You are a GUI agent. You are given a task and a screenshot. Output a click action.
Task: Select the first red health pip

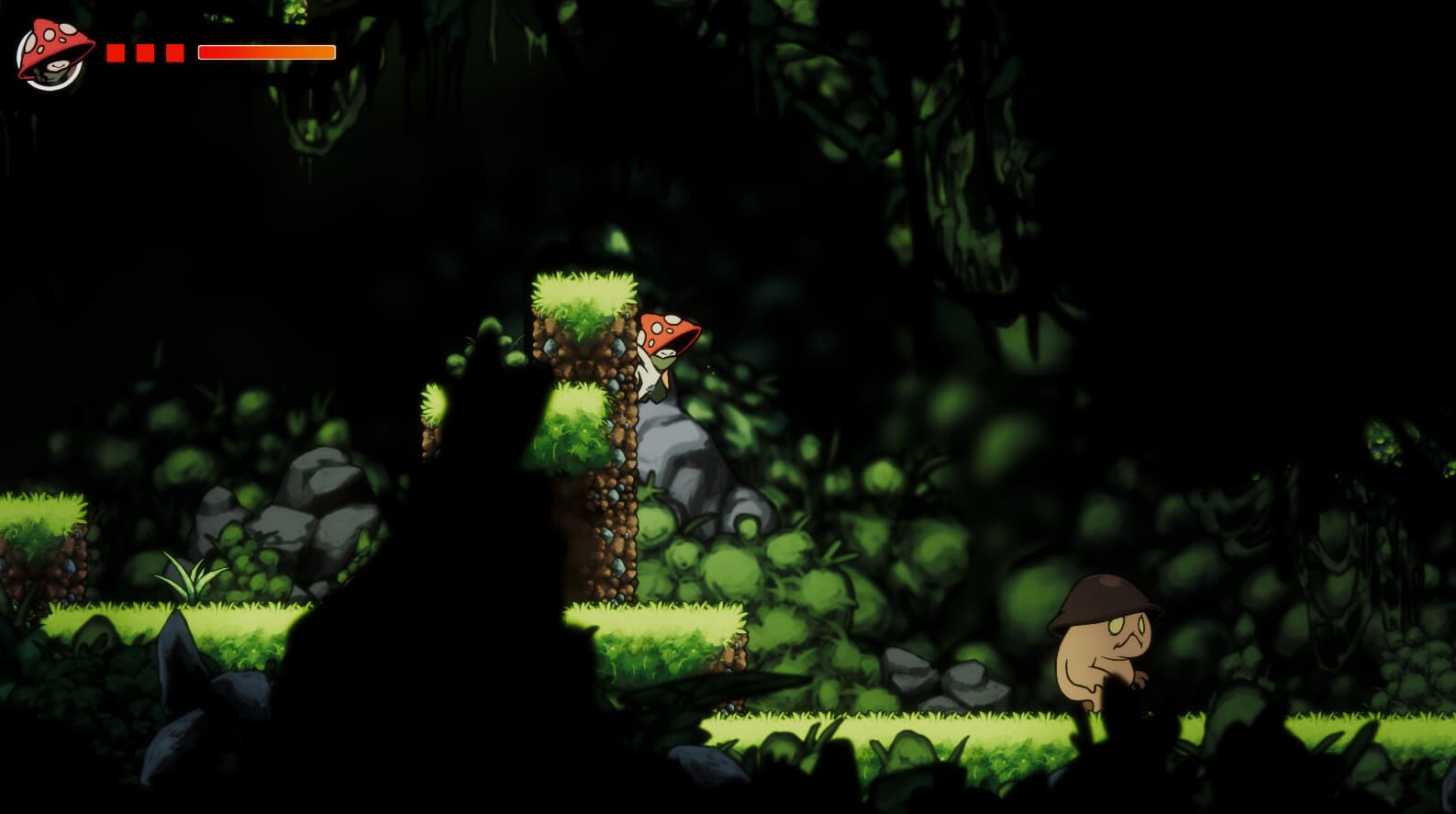click(116, 52)
